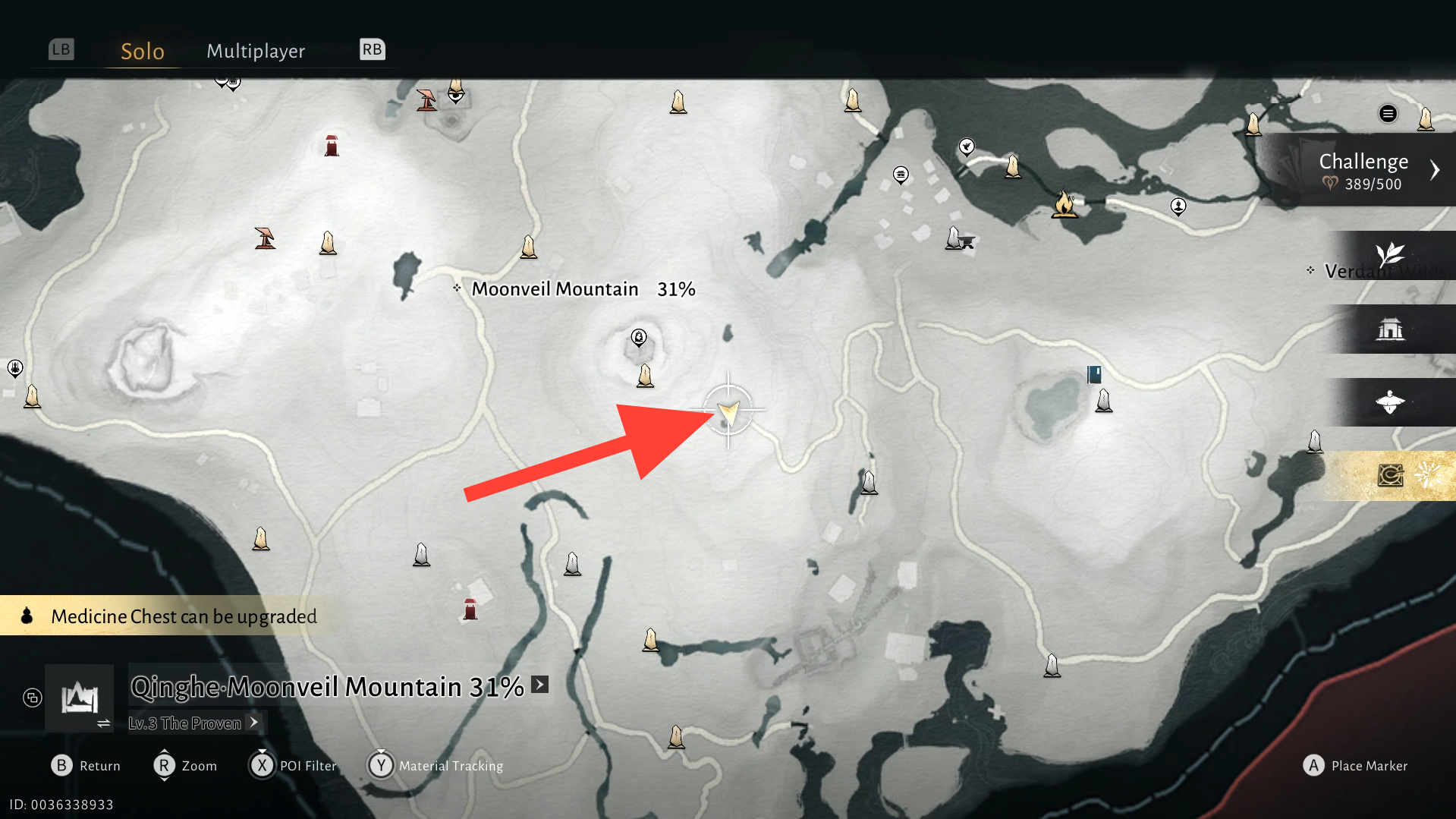Image resolution: width=1456 pixels, height=819 pixels.
Task: Click the Moonveil Mountain area label
Action: (555, 289)
